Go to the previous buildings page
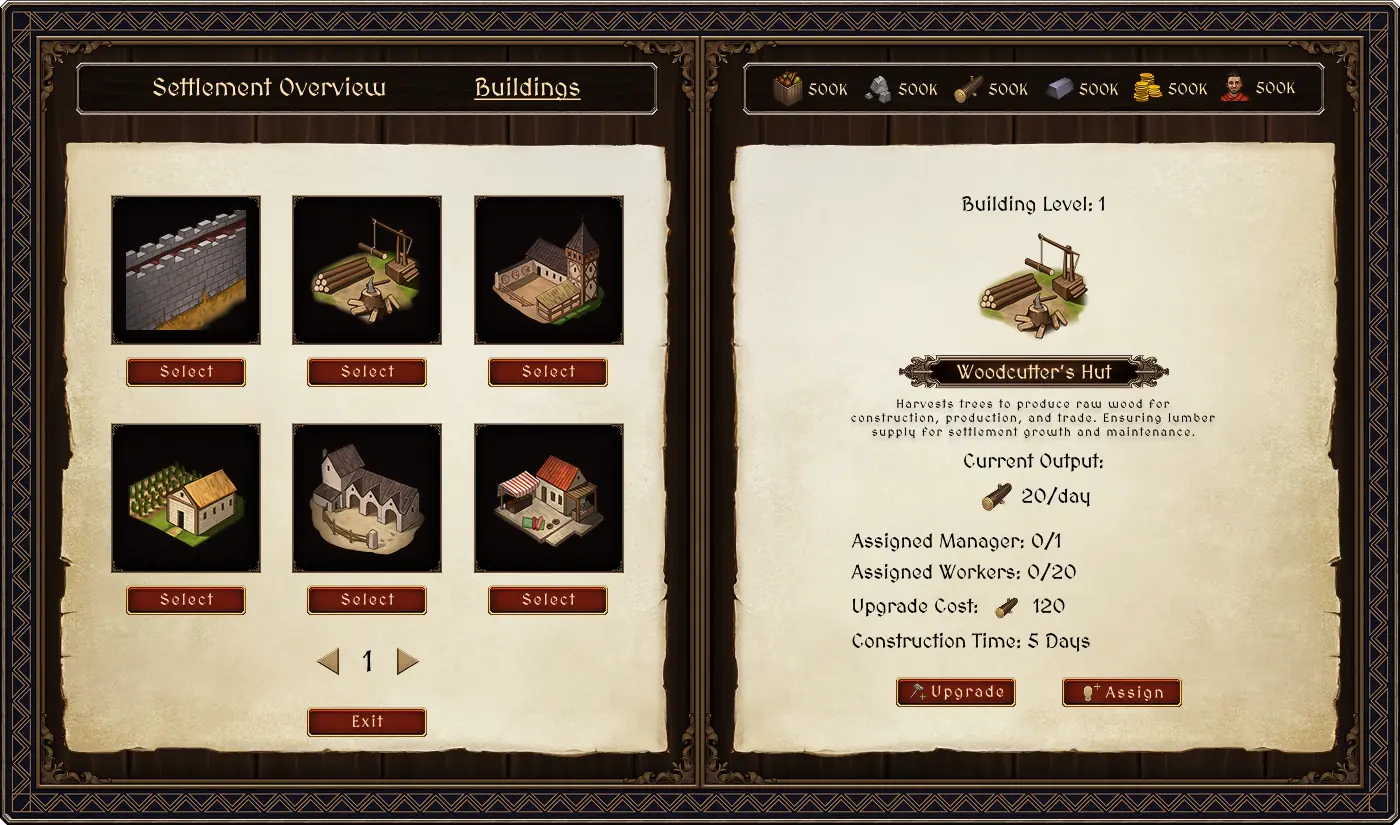This screenshot has height=825, width=1400. coord(328,661)
